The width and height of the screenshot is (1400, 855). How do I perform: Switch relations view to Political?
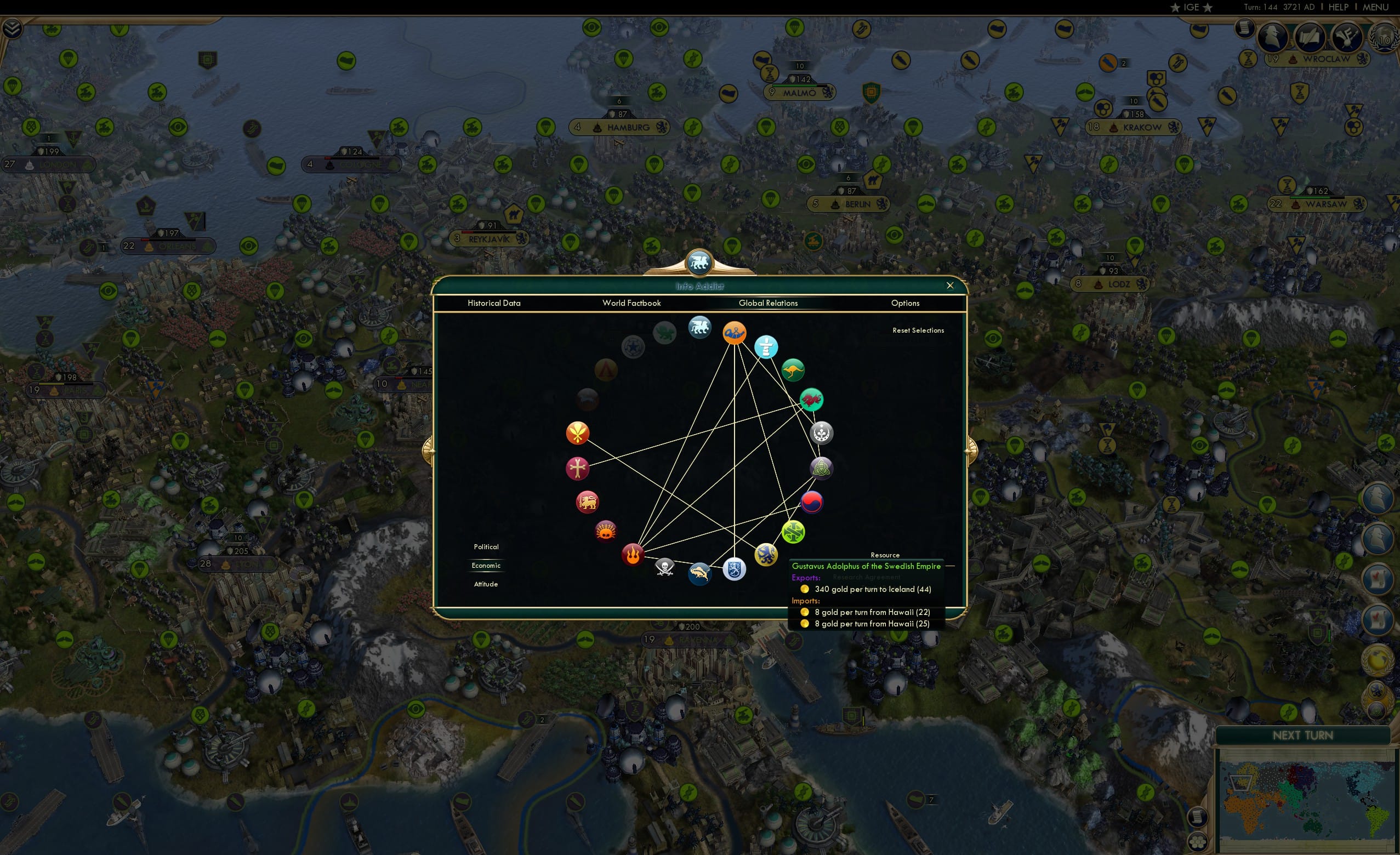pyautogui.click(x=486, y=546)
